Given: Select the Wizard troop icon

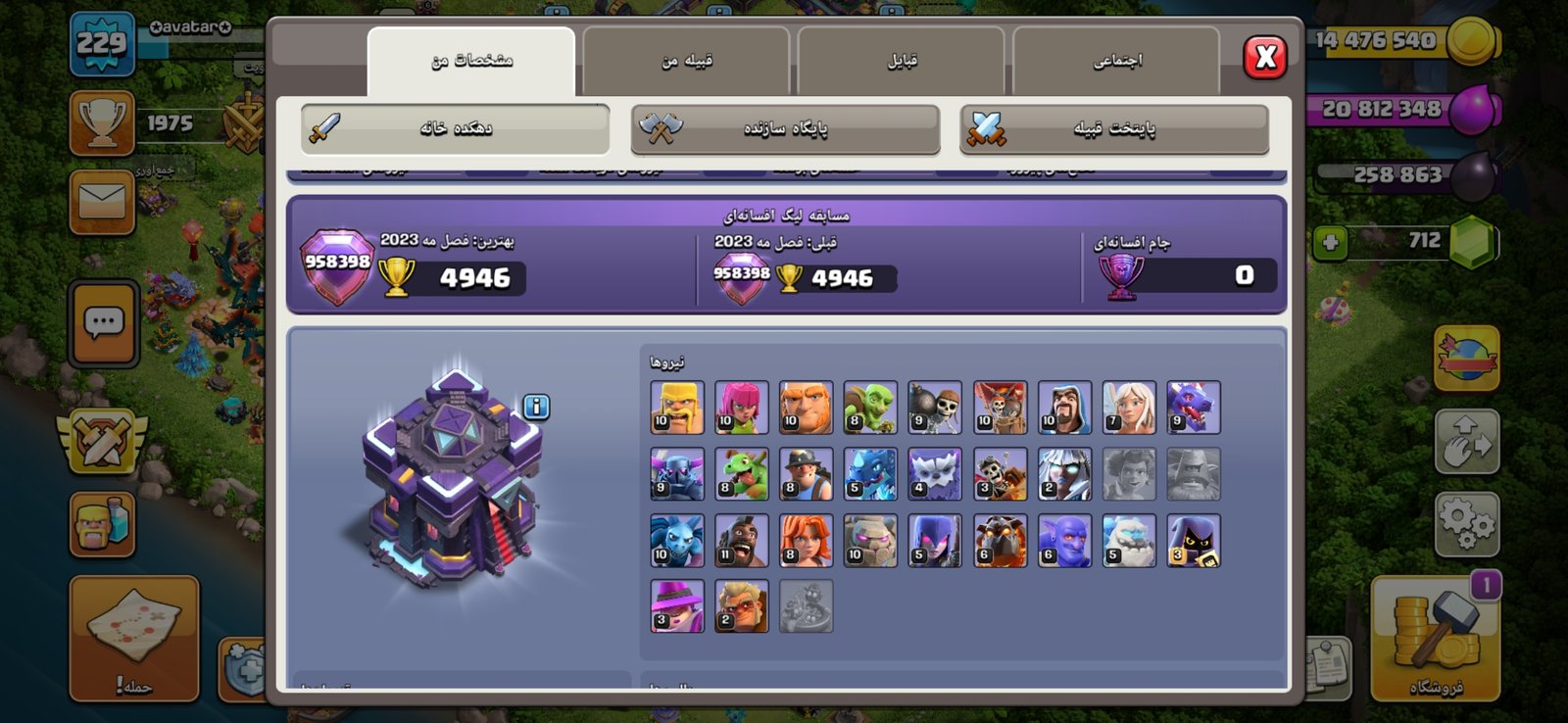Looking at the screenshot, I should [x=1064, y=408].
